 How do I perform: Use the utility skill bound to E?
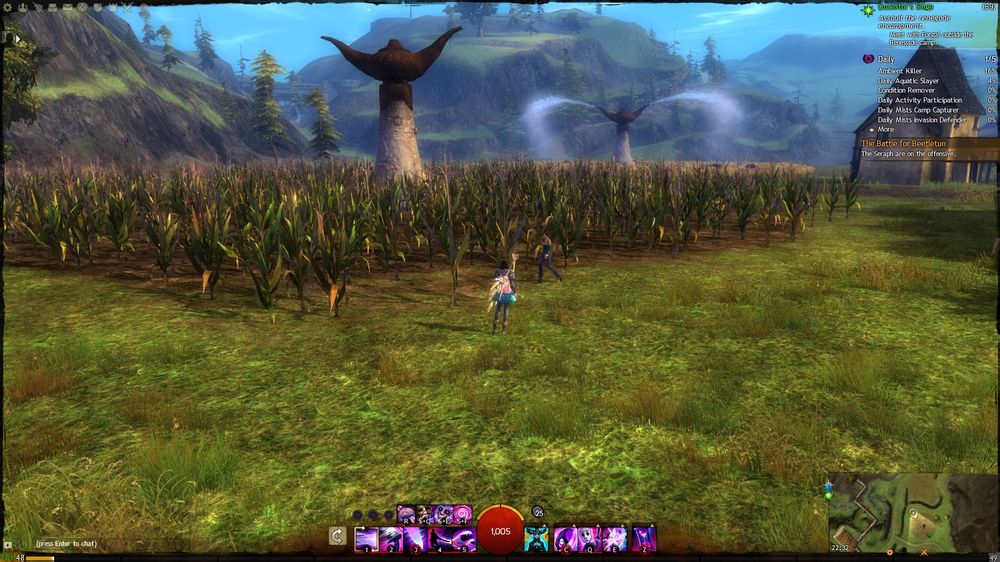[x=614, y=539]
